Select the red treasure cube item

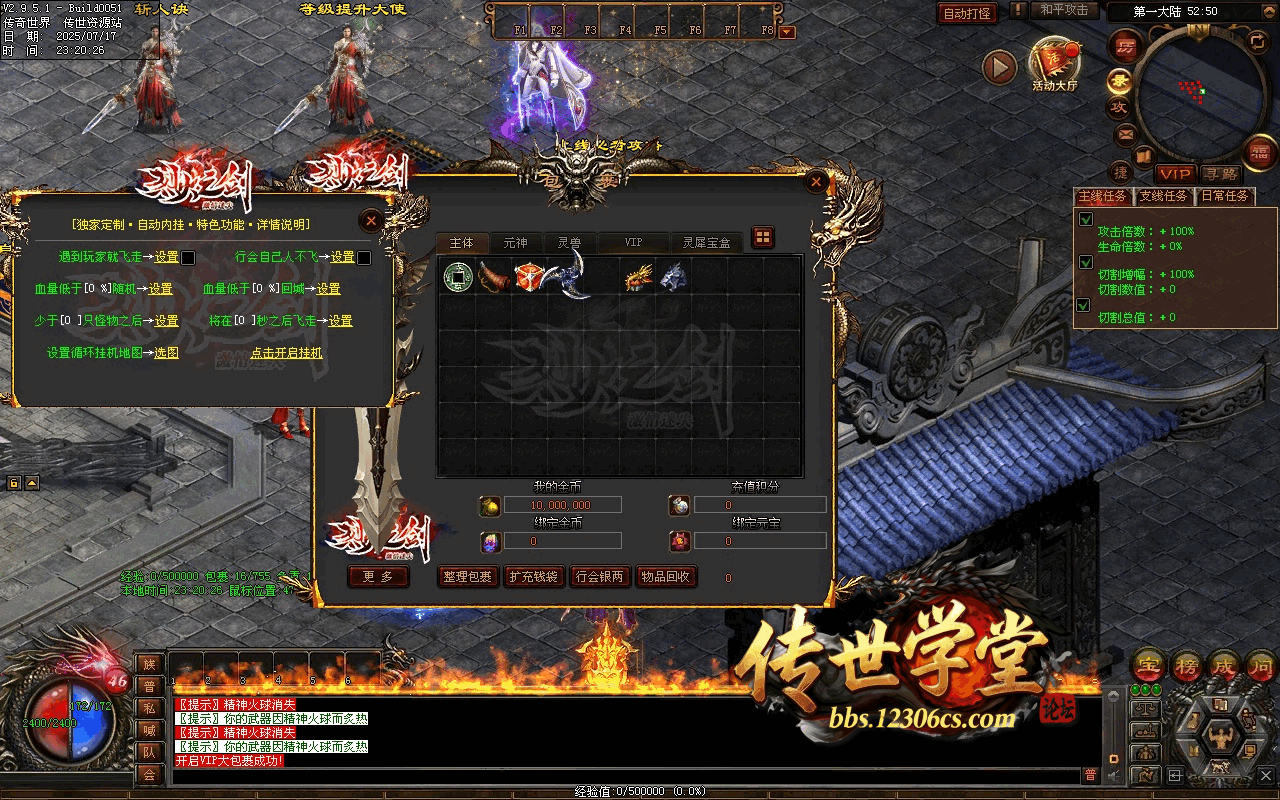click(528, 276)
